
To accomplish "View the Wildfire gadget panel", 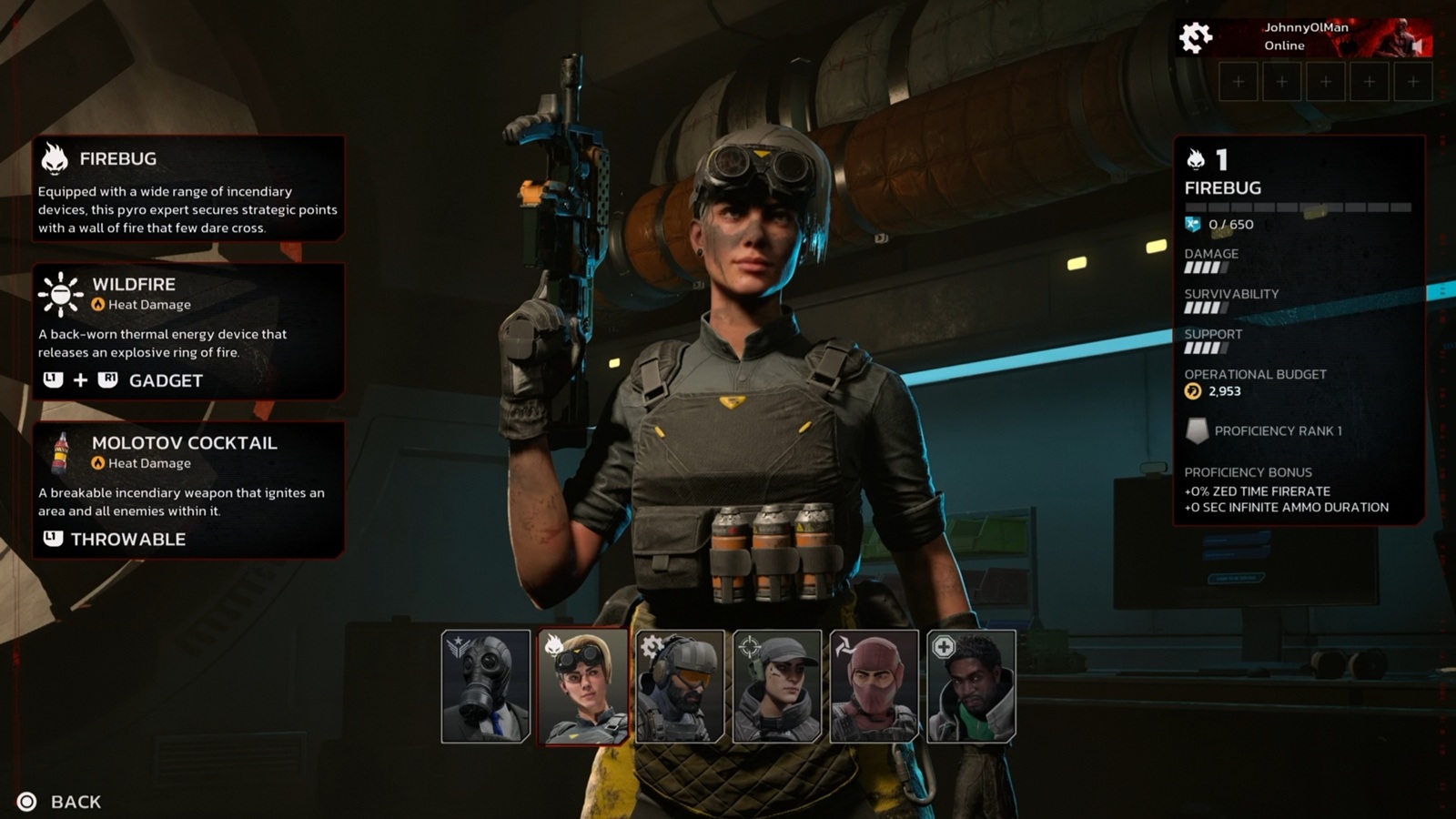I will pyautogui.click(x=188, y=331).
